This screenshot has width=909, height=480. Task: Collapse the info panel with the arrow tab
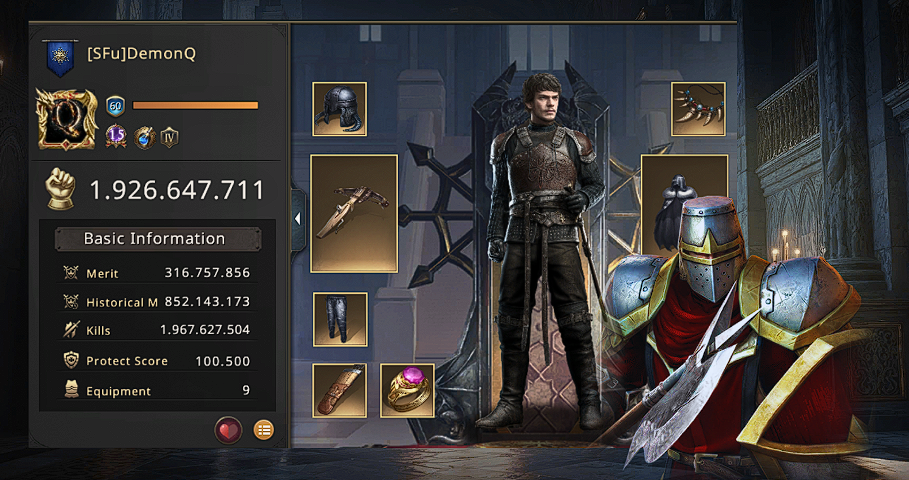point(298,217)
